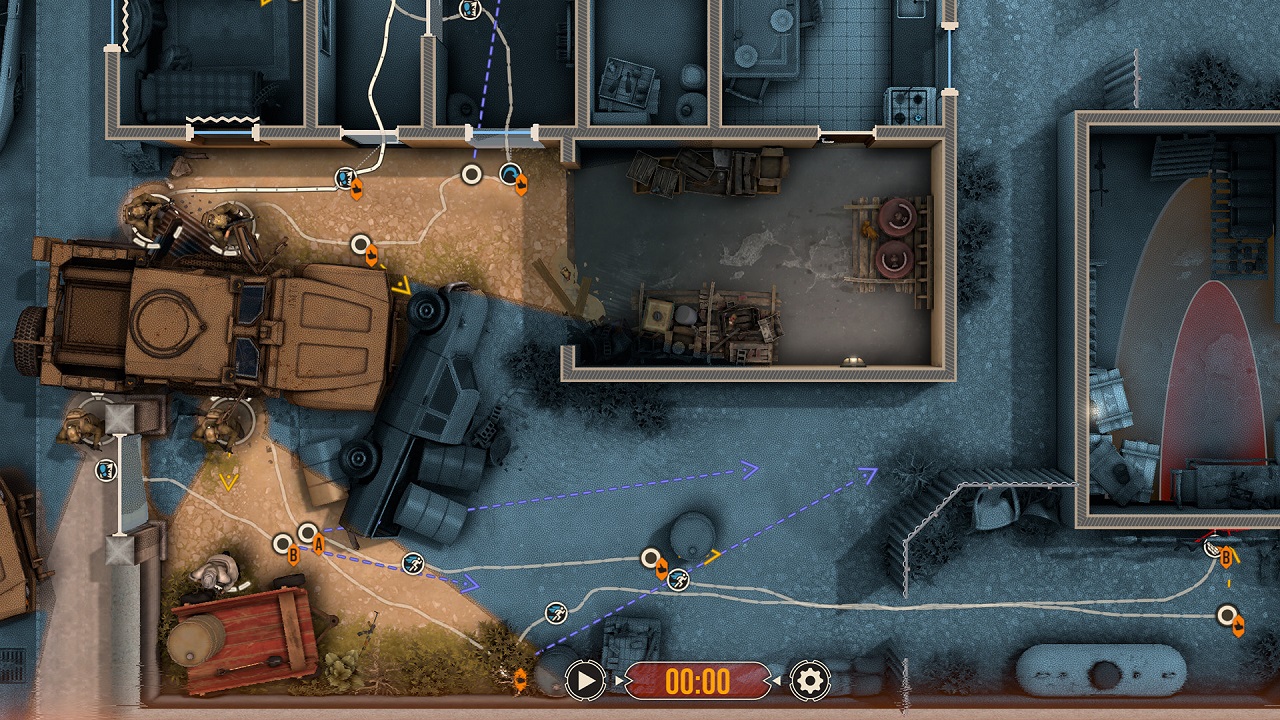Click the yellow facing chevron below the left trooper
Screen dimensions: 1280x720
click(228, 482)
